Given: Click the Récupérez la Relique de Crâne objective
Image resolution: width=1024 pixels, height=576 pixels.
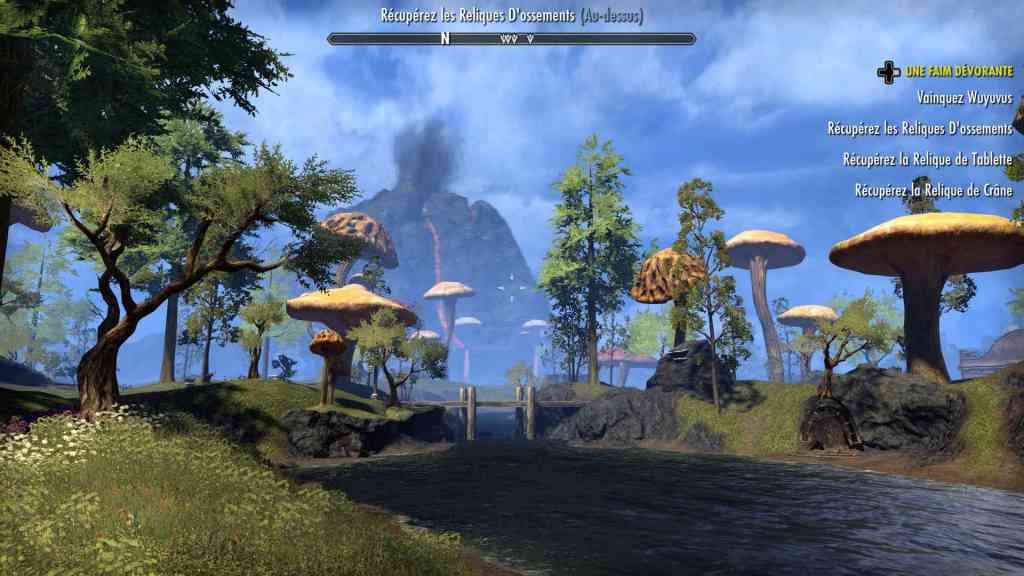Looking at the screenshot, I should click(x=933, y=190).
